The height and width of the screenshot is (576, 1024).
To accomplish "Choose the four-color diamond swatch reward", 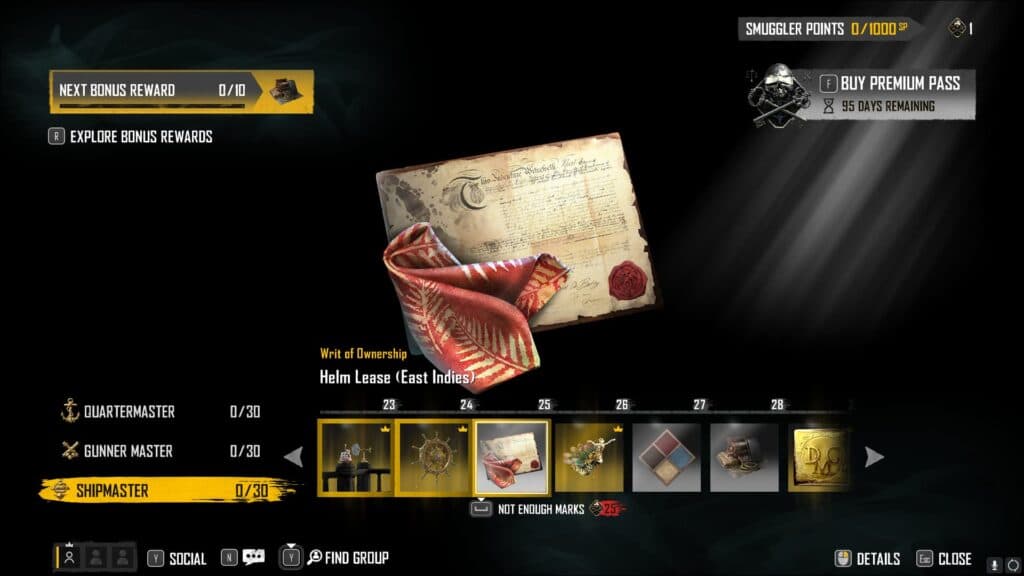I will coord(667,457).
